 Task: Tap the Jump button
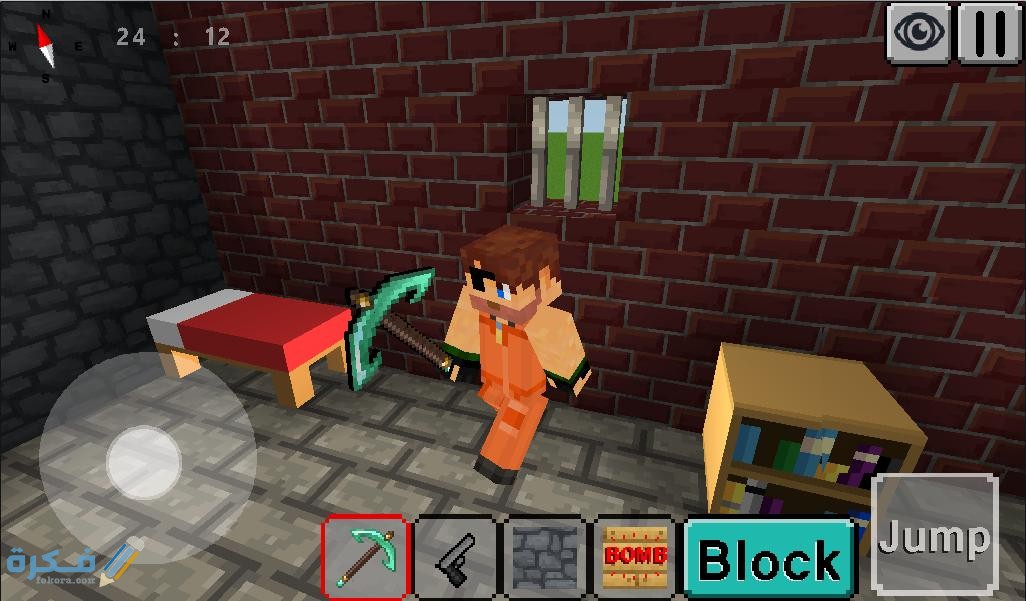935,536
